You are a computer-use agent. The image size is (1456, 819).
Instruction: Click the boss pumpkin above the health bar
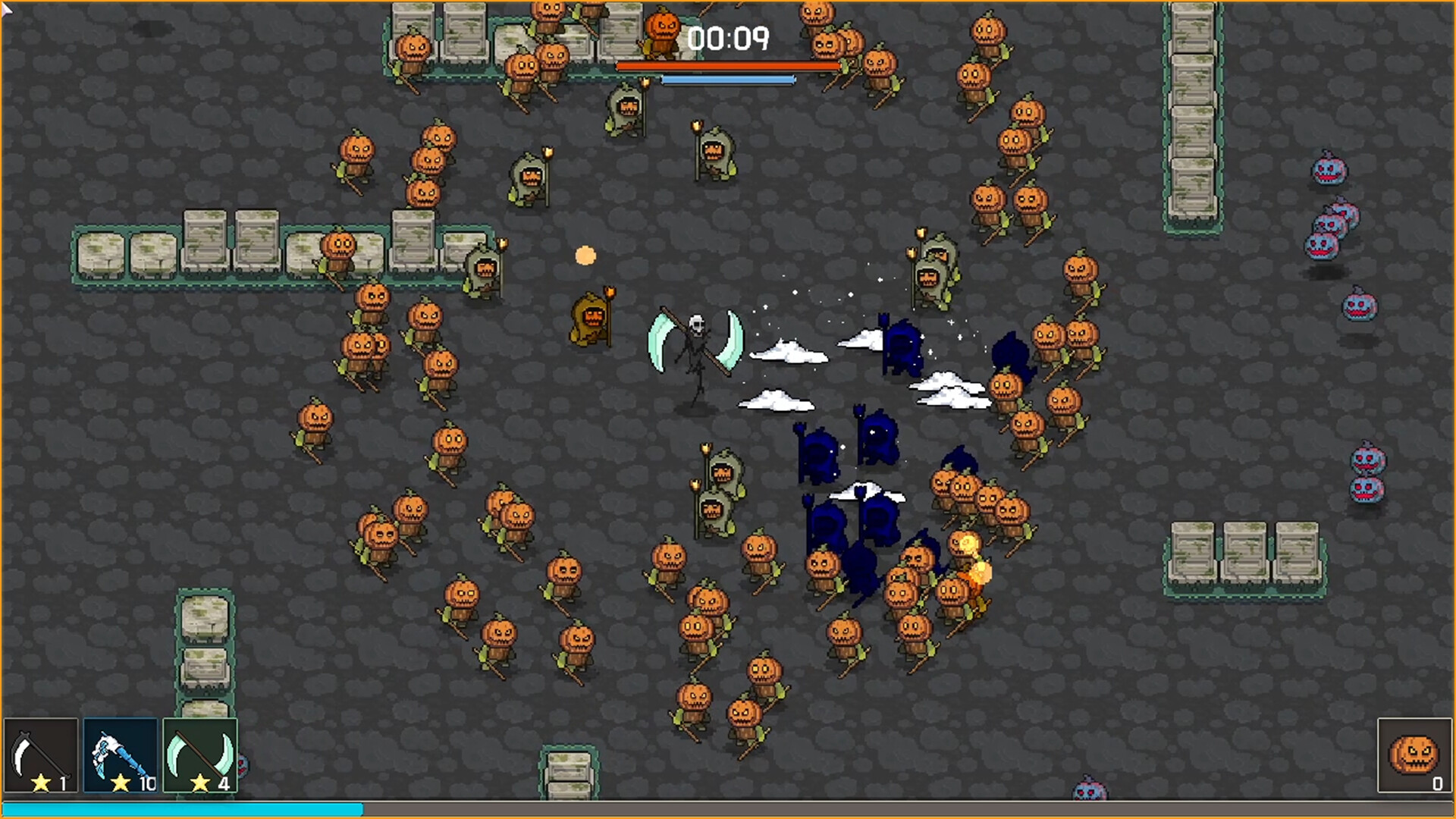click(663, 30)
